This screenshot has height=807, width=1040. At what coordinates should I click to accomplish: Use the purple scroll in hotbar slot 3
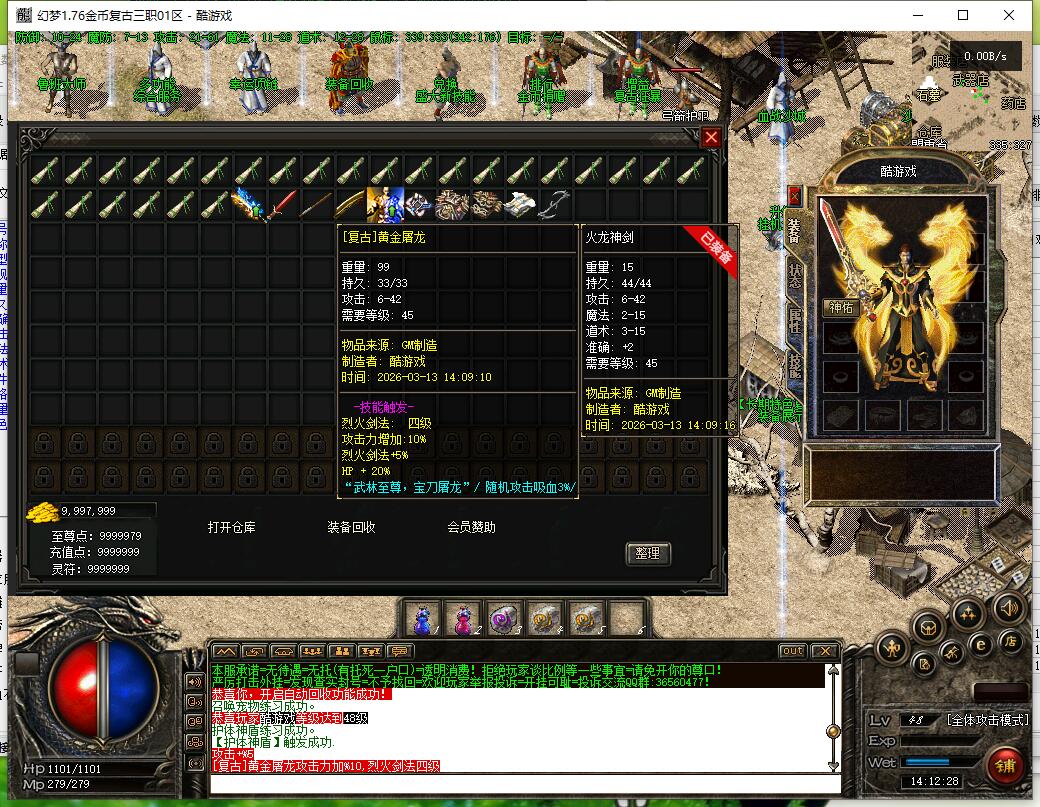click(503, 618)
